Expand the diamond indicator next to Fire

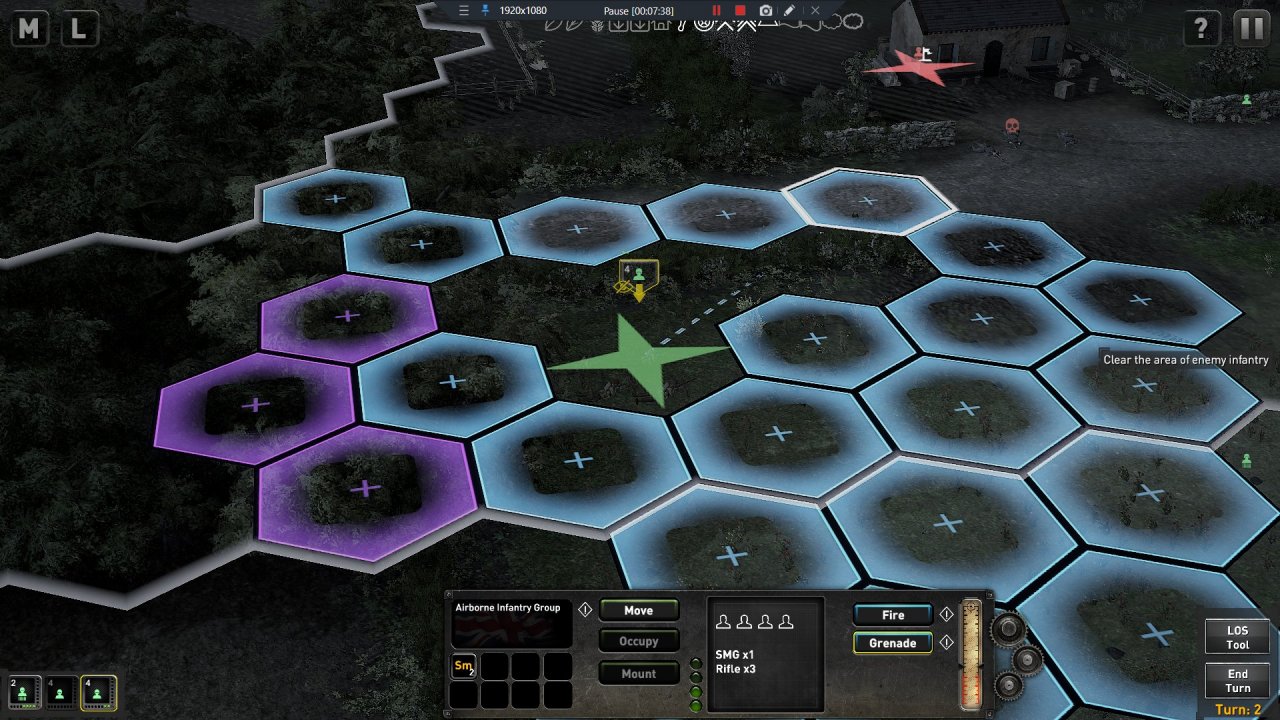point(945,614)
